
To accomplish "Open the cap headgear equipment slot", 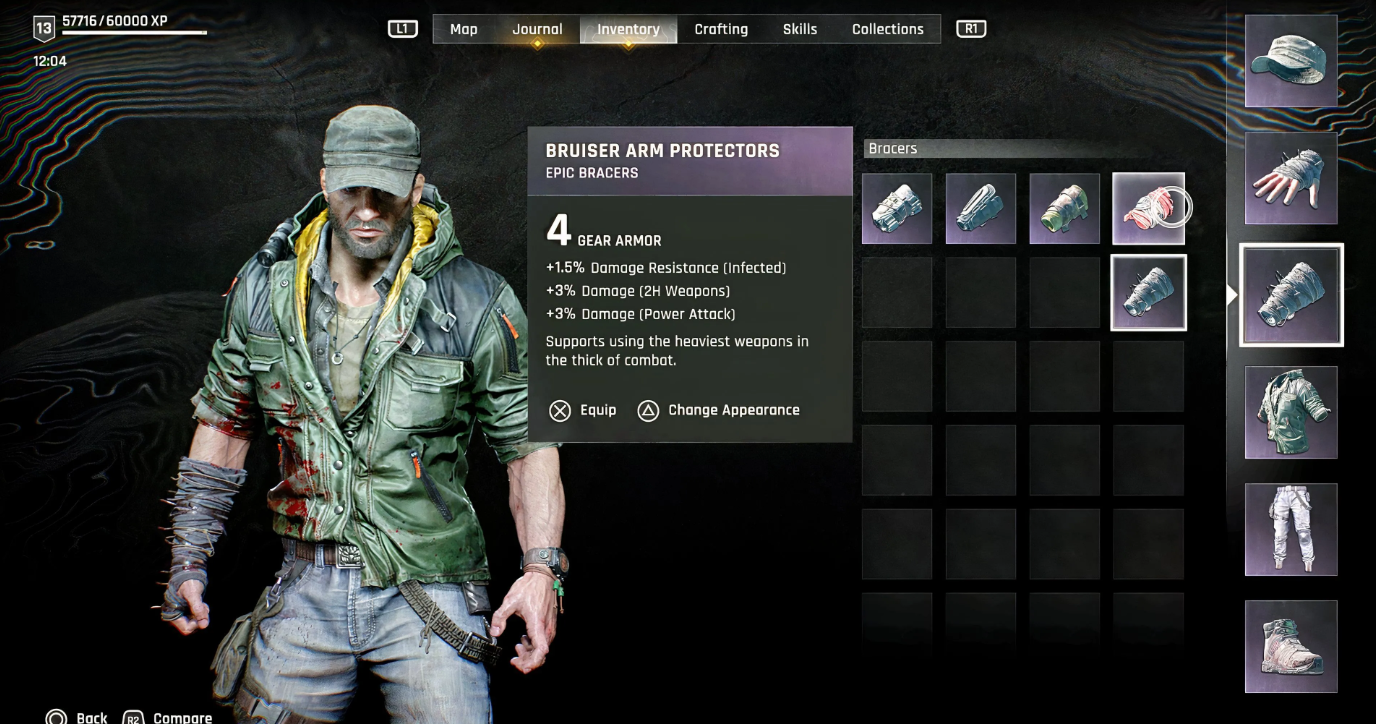I will point(1291,61).
